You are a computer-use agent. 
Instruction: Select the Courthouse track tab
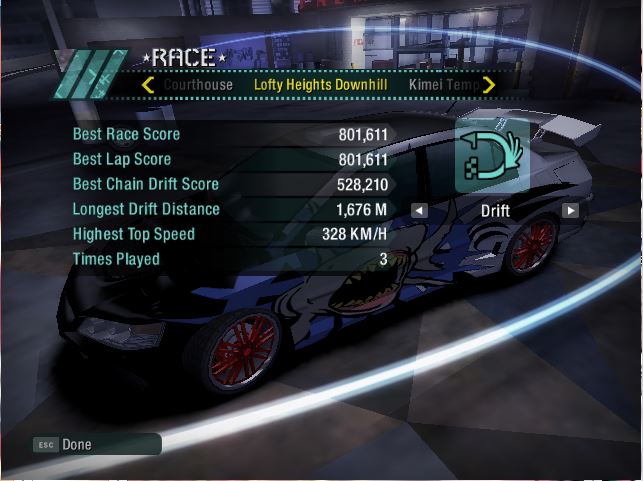(197, 85)
